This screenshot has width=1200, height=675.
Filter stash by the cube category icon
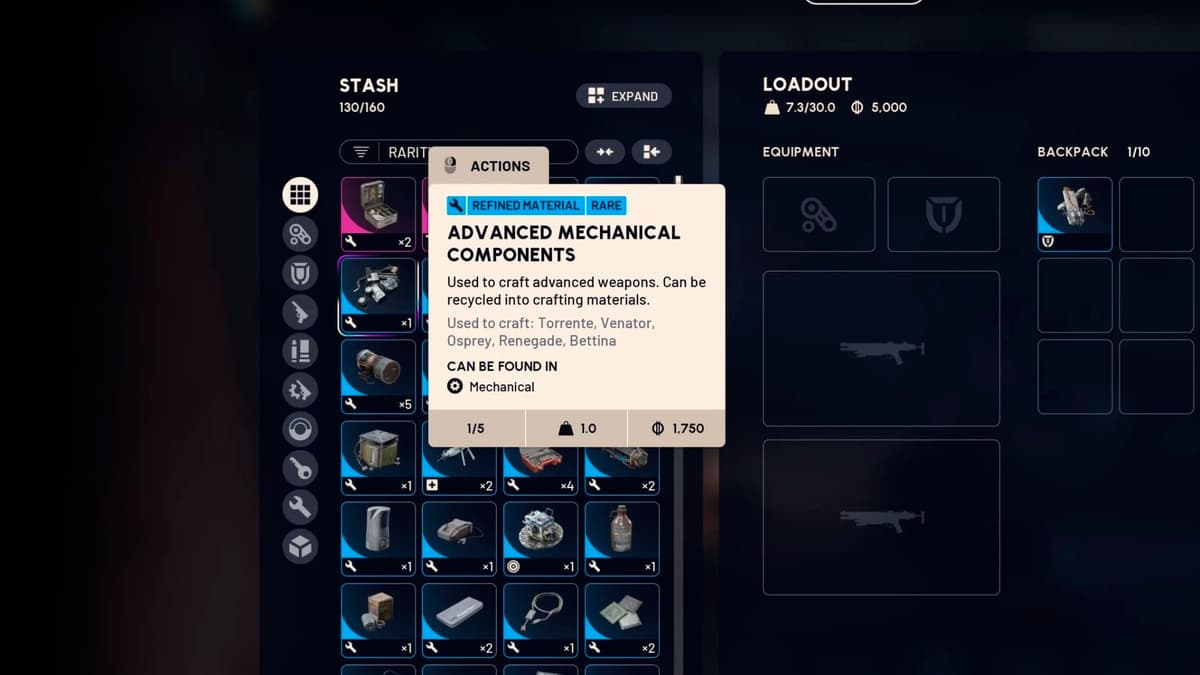pyautogui.click(x=300, y=546)
